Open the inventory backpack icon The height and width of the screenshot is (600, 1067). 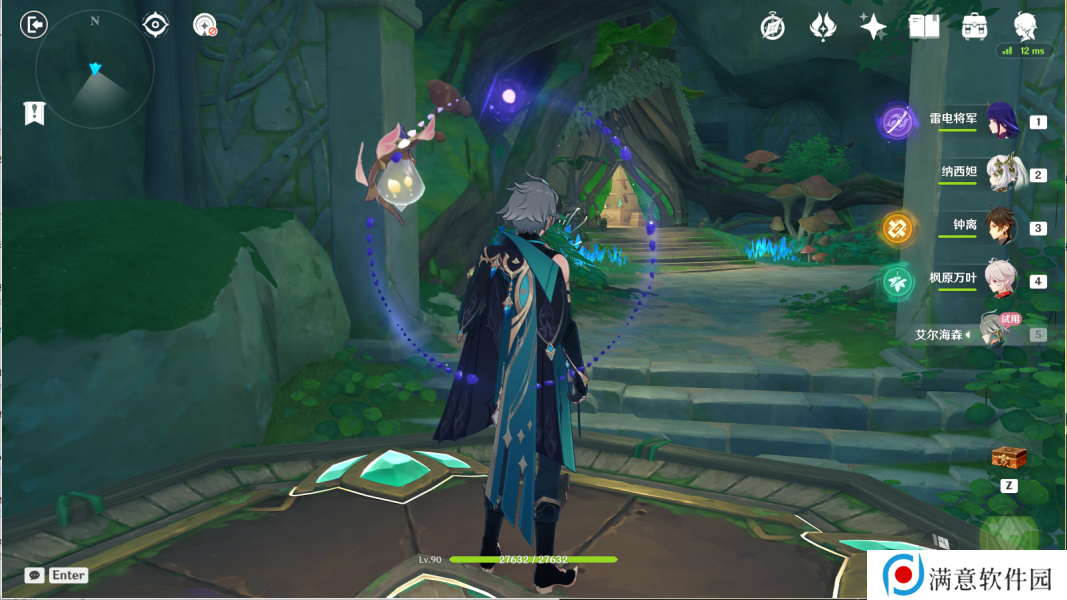coord(974,27)
